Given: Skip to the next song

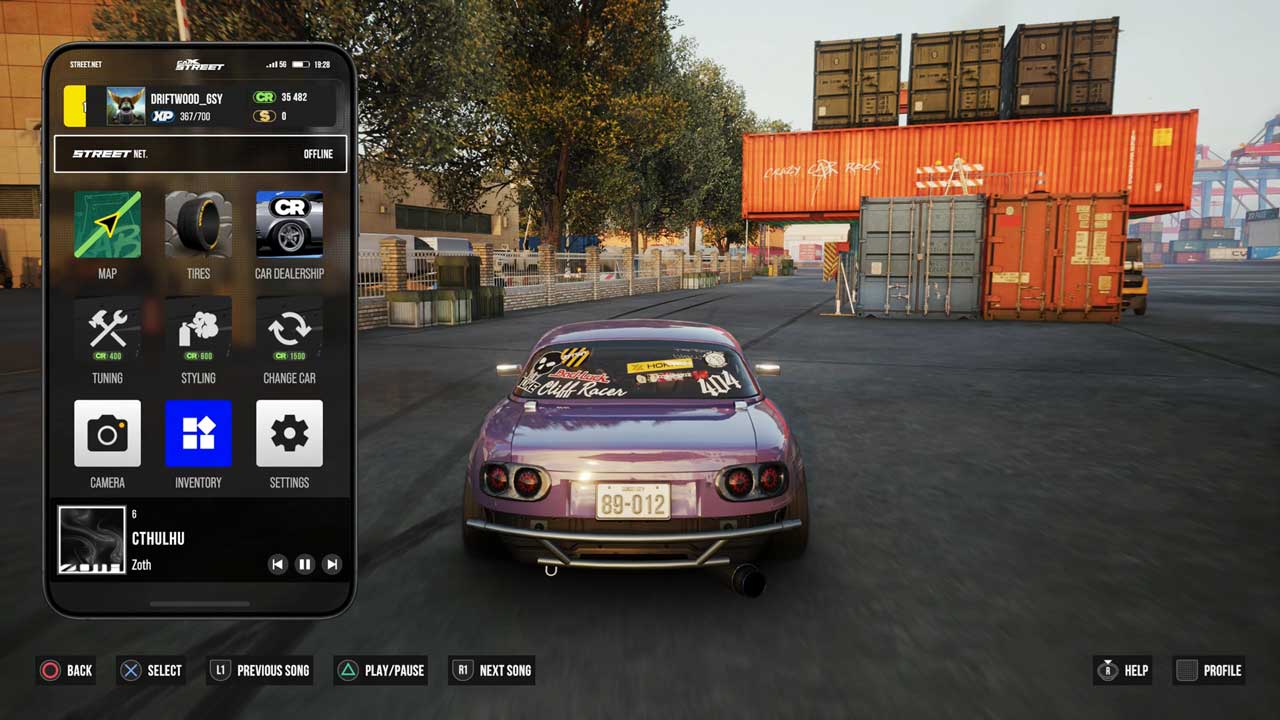Looking at the screenshot, I should [x=332, y=565].
